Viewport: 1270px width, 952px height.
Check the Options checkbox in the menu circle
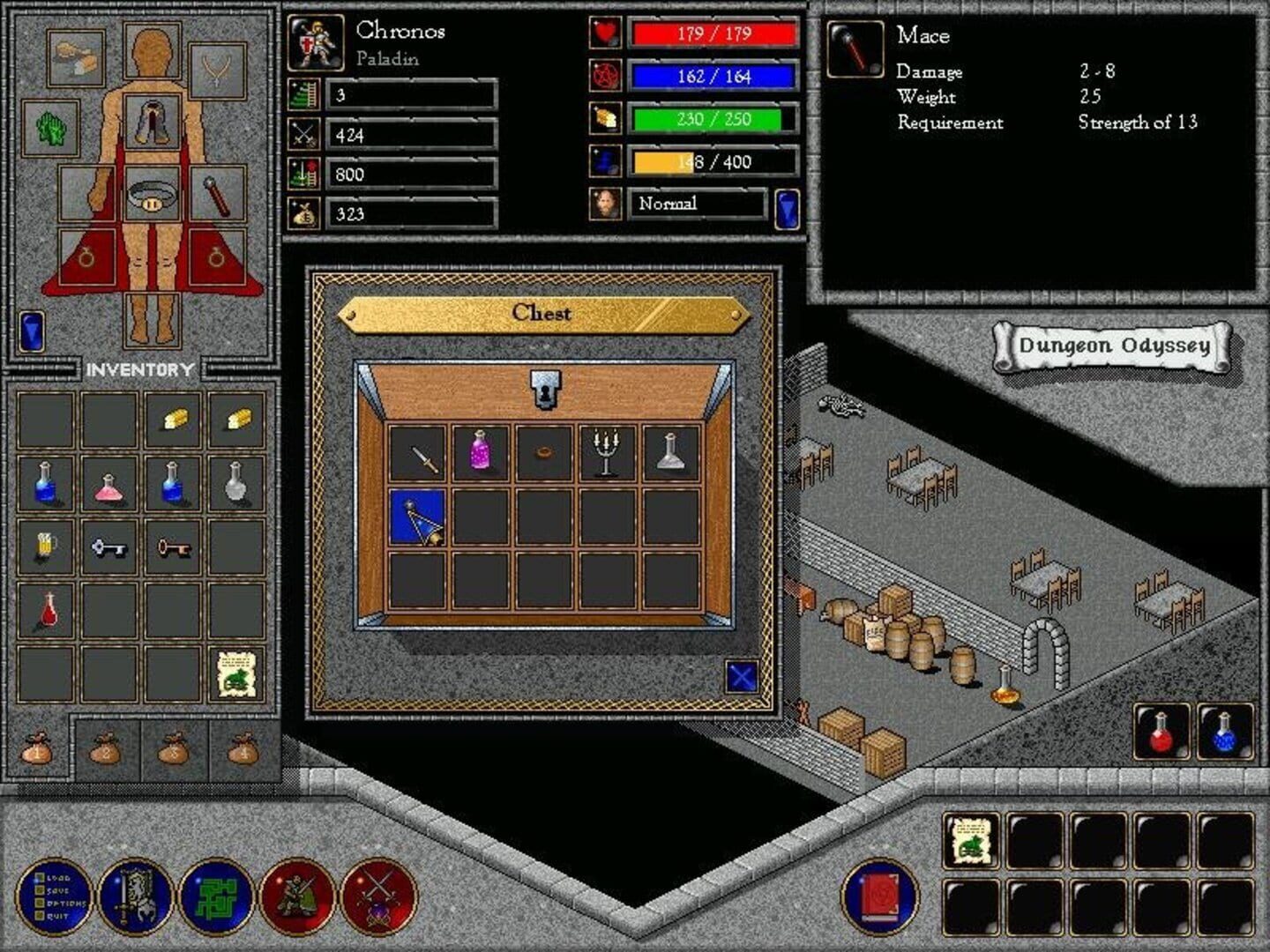coord(40,903)
